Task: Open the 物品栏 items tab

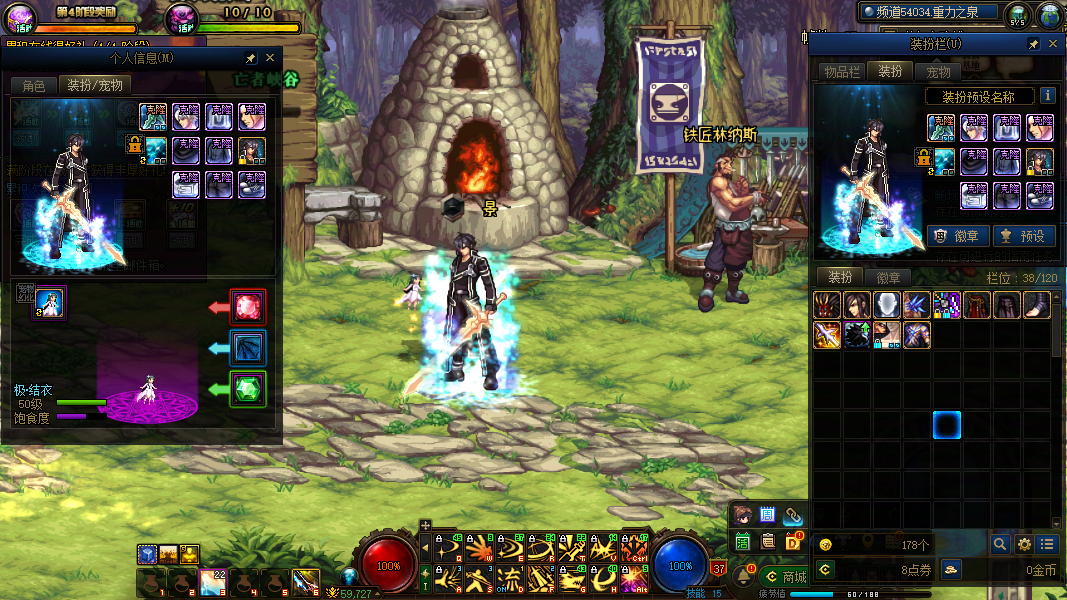Action: point(842,71)
